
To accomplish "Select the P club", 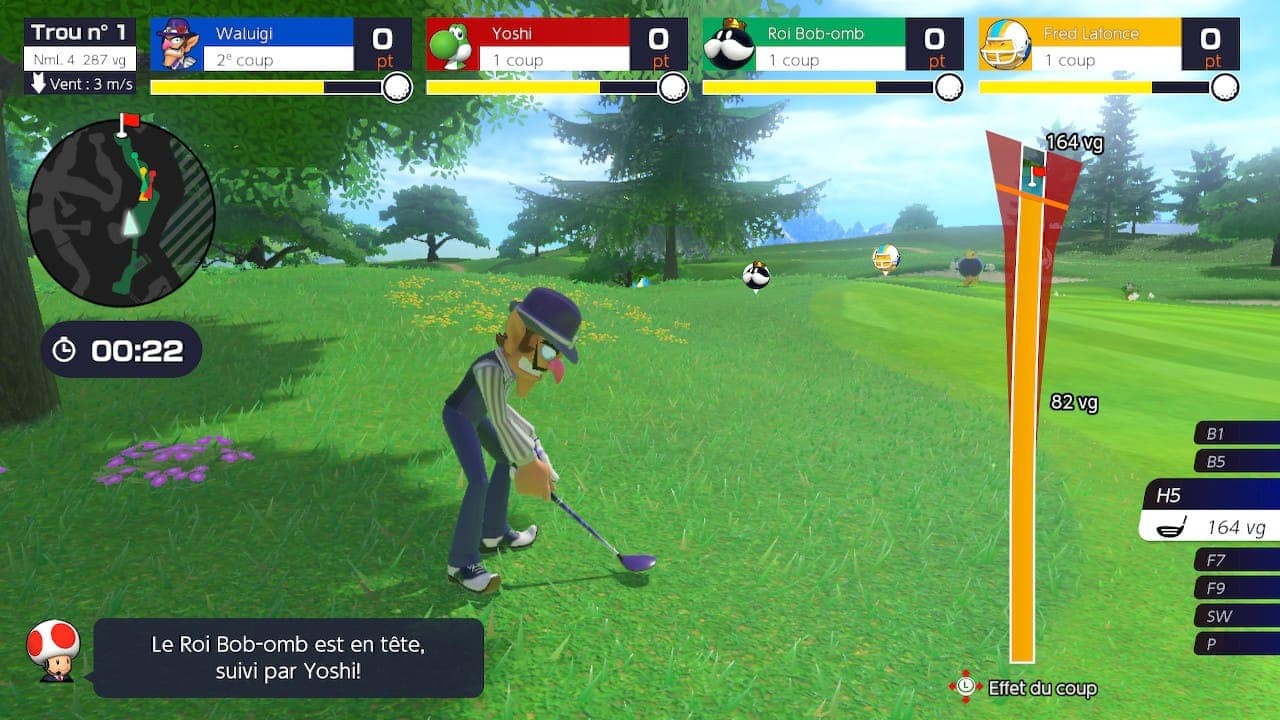I will pyautogui.click(x=1236, y=644).
